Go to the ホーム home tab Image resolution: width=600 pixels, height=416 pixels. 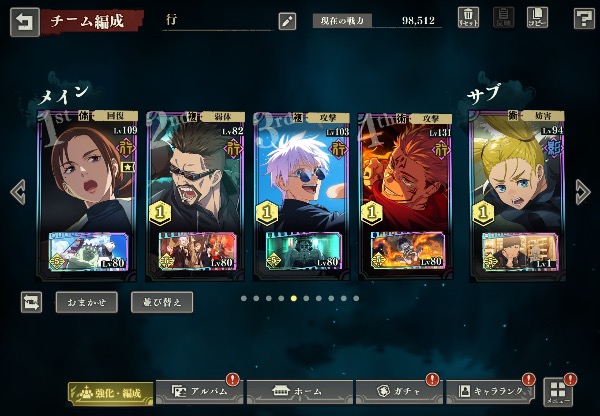tap(292, 392)
